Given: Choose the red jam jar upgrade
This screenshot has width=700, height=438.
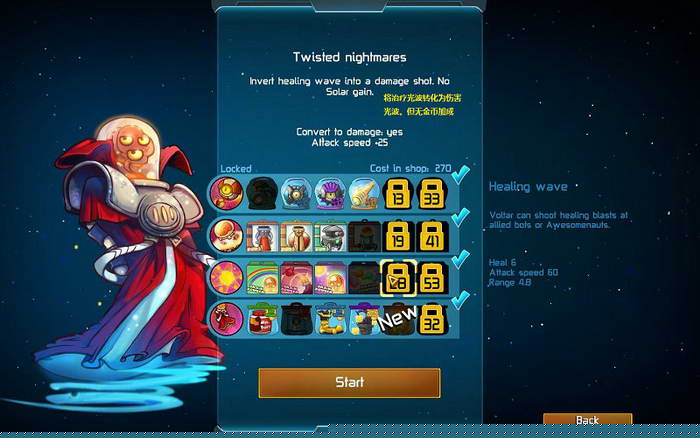Looking at the screenshot, I should click(x=263, y=319).
